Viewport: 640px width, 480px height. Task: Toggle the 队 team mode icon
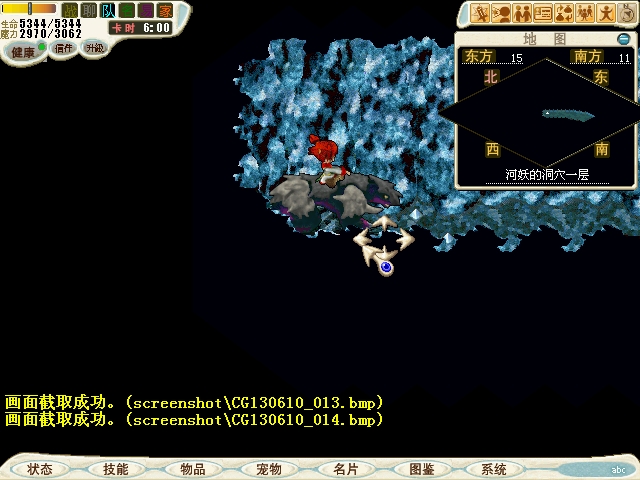[x=107, y=10]
